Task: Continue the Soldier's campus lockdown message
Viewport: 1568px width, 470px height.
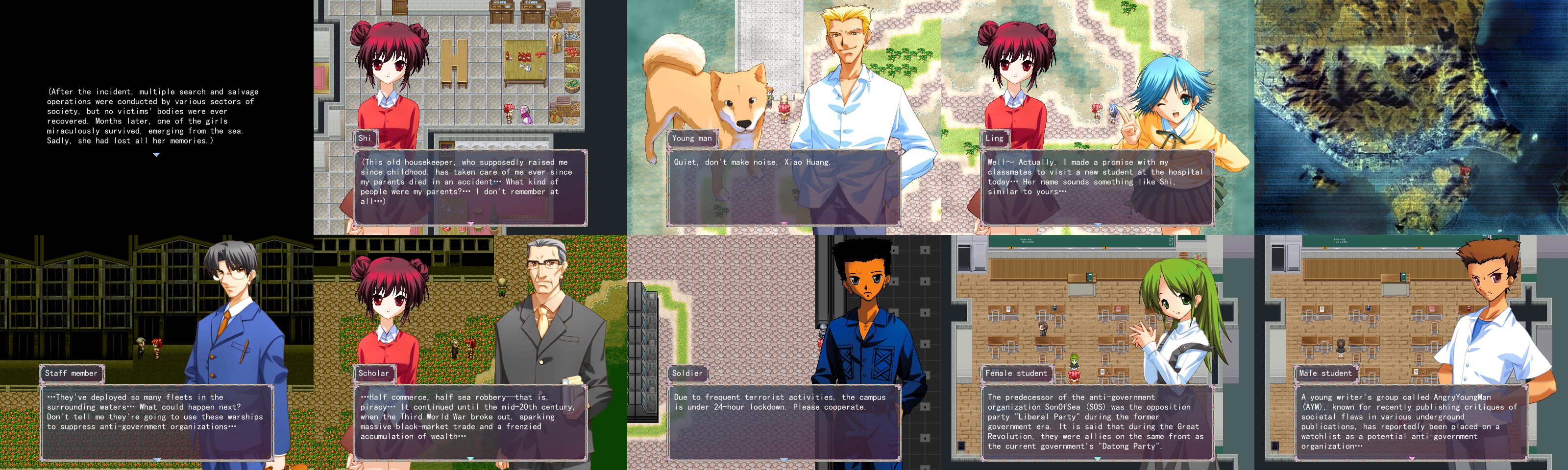Action: 784,460
